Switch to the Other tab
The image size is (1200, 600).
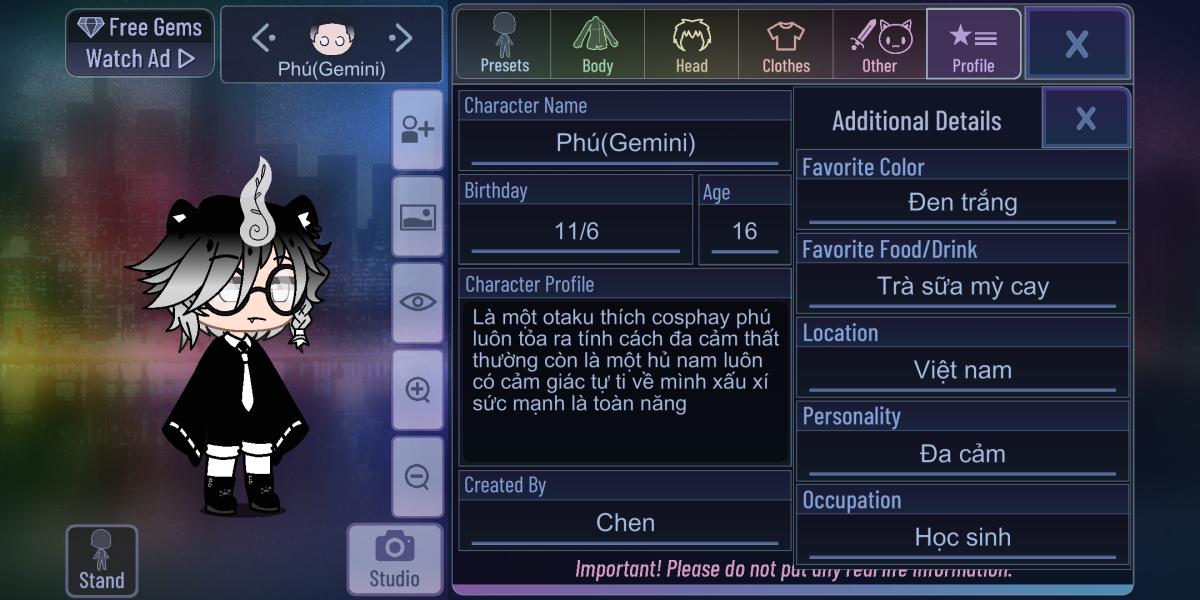click(880, 45)
